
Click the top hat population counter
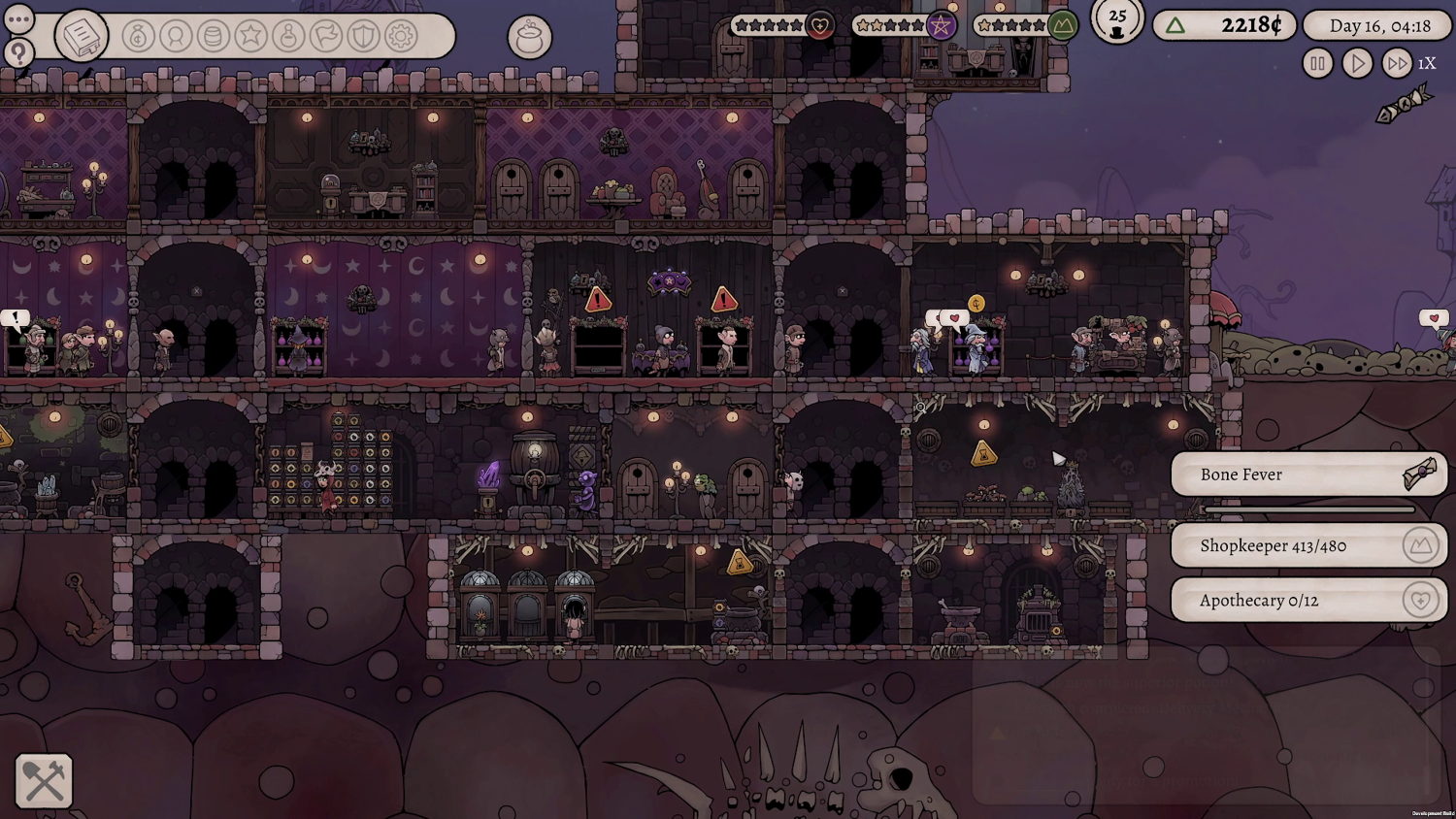1117,21
